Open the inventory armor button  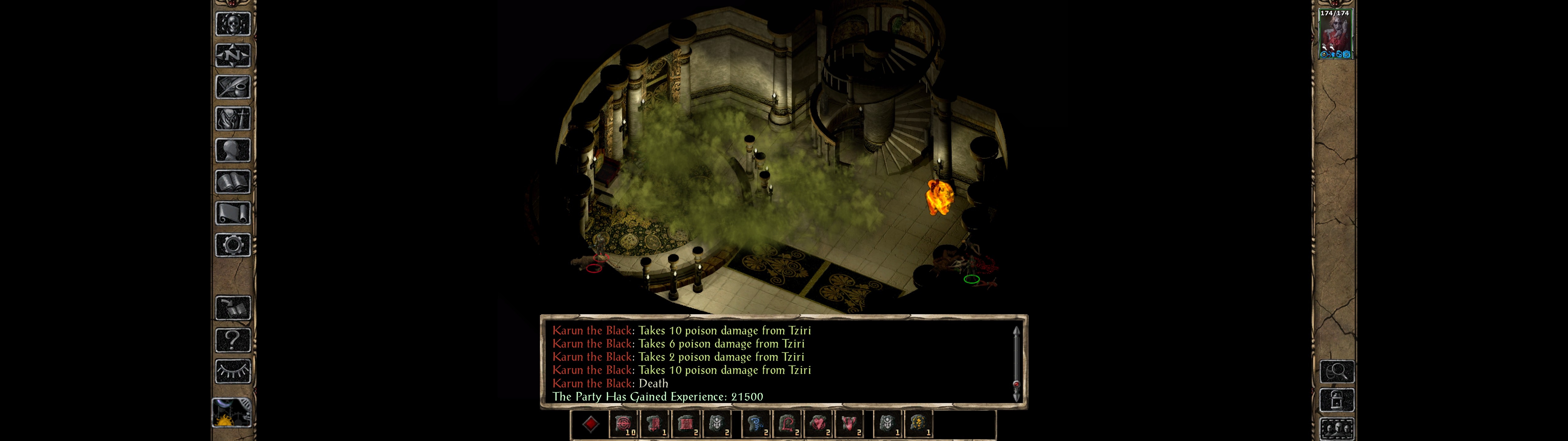[x=233, y=118]
